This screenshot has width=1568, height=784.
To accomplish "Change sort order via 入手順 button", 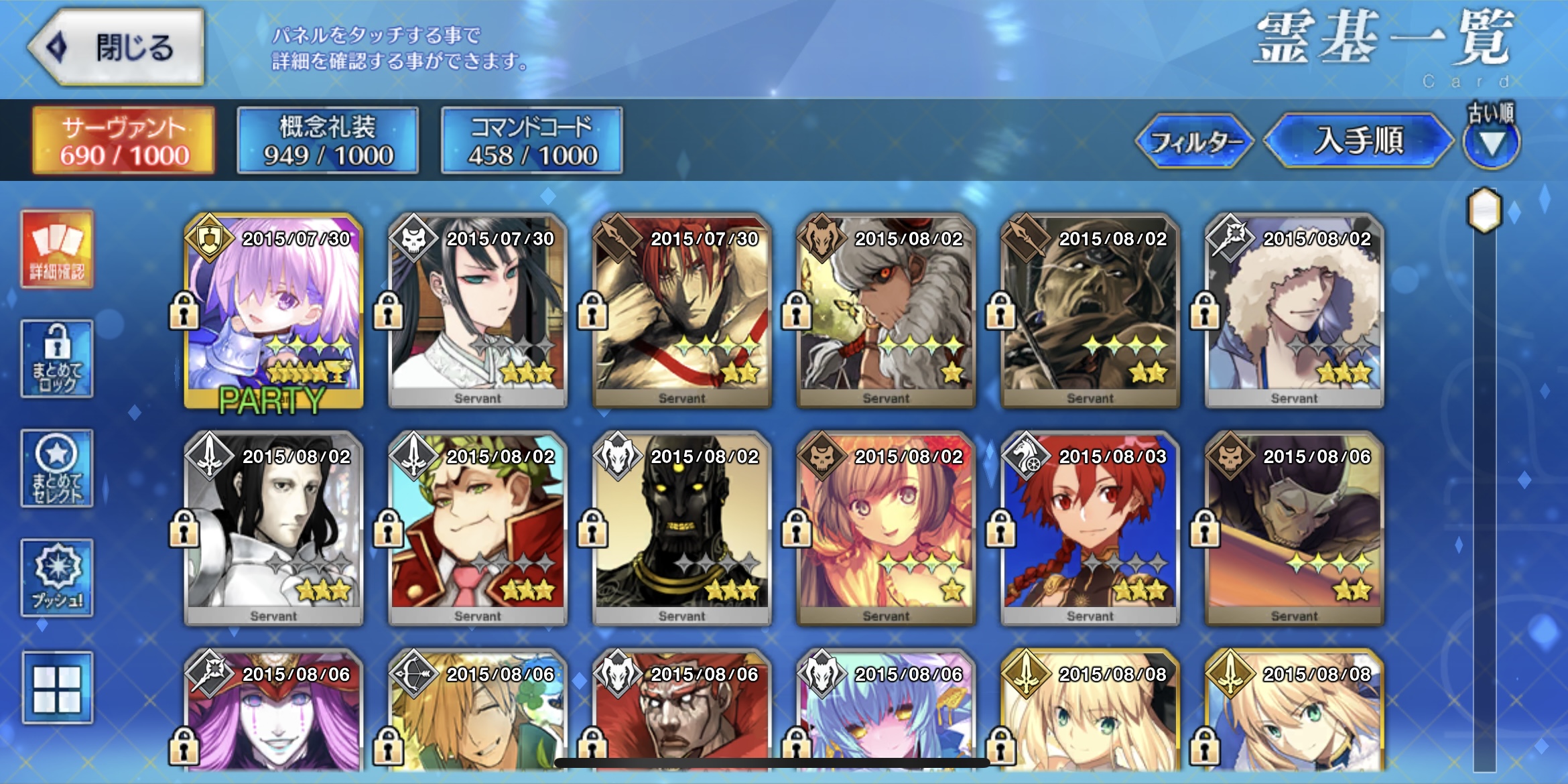I will pos(1358,141).
